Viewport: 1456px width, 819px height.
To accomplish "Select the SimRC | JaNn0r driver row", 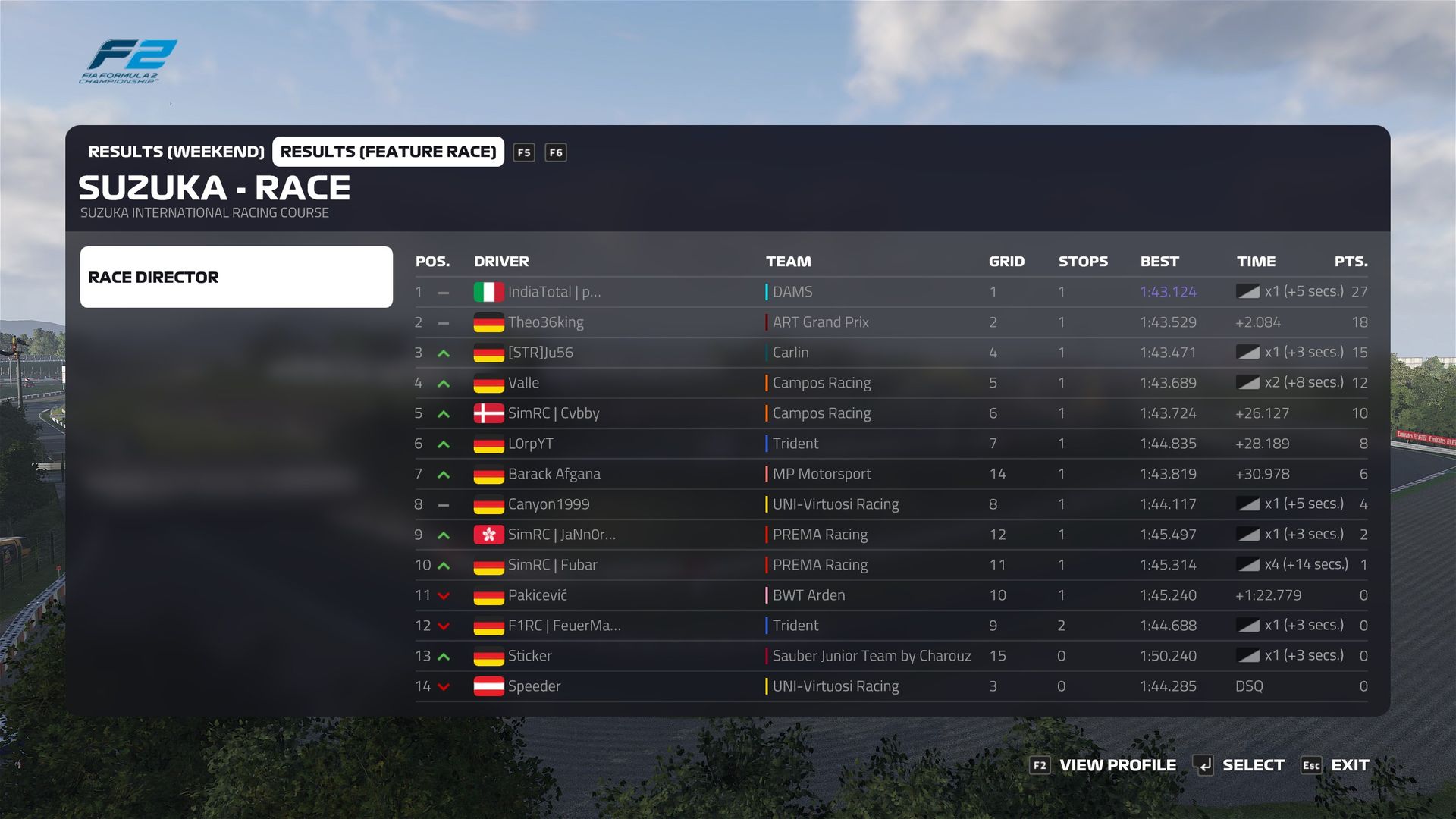I will [x=562, y=535].
